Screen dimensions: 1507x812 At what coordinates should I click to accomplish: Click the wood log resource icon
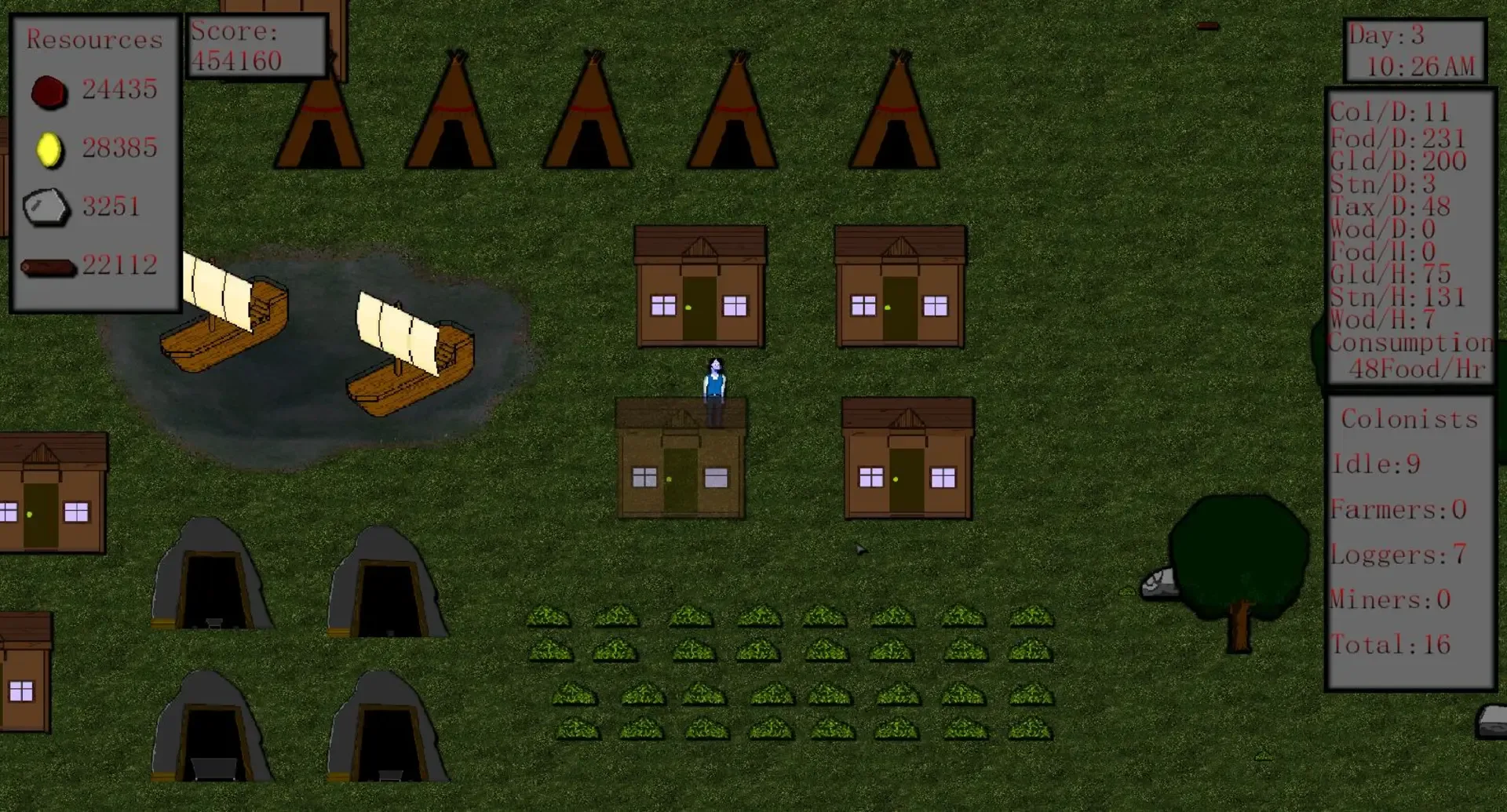click(47, 267)
